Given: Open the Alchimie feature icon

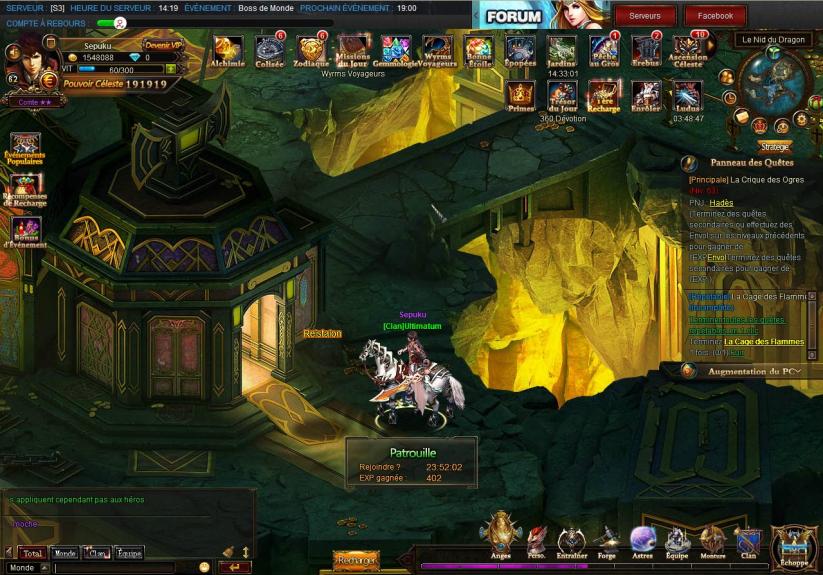Looking at the screenshot, I should coord(228,49).
